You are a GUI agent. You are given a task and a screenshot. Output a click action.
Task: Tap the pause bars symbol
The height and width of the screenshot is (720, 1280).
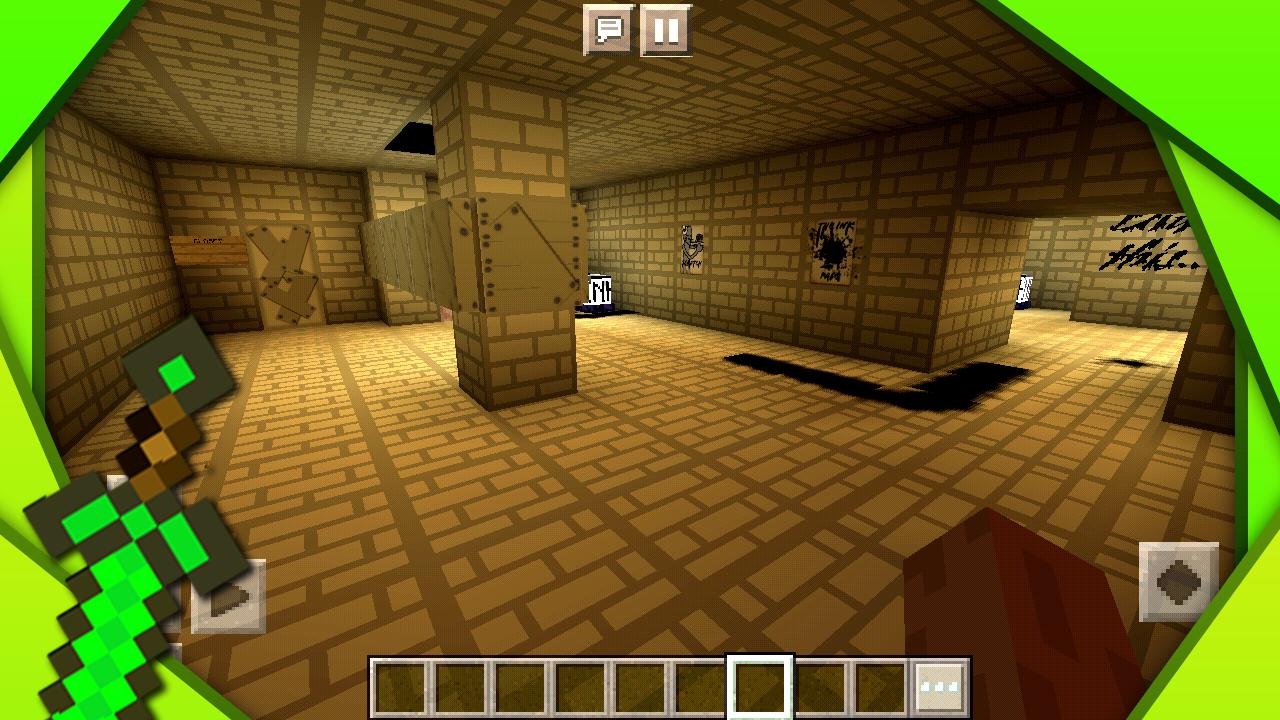coord(665,31)
